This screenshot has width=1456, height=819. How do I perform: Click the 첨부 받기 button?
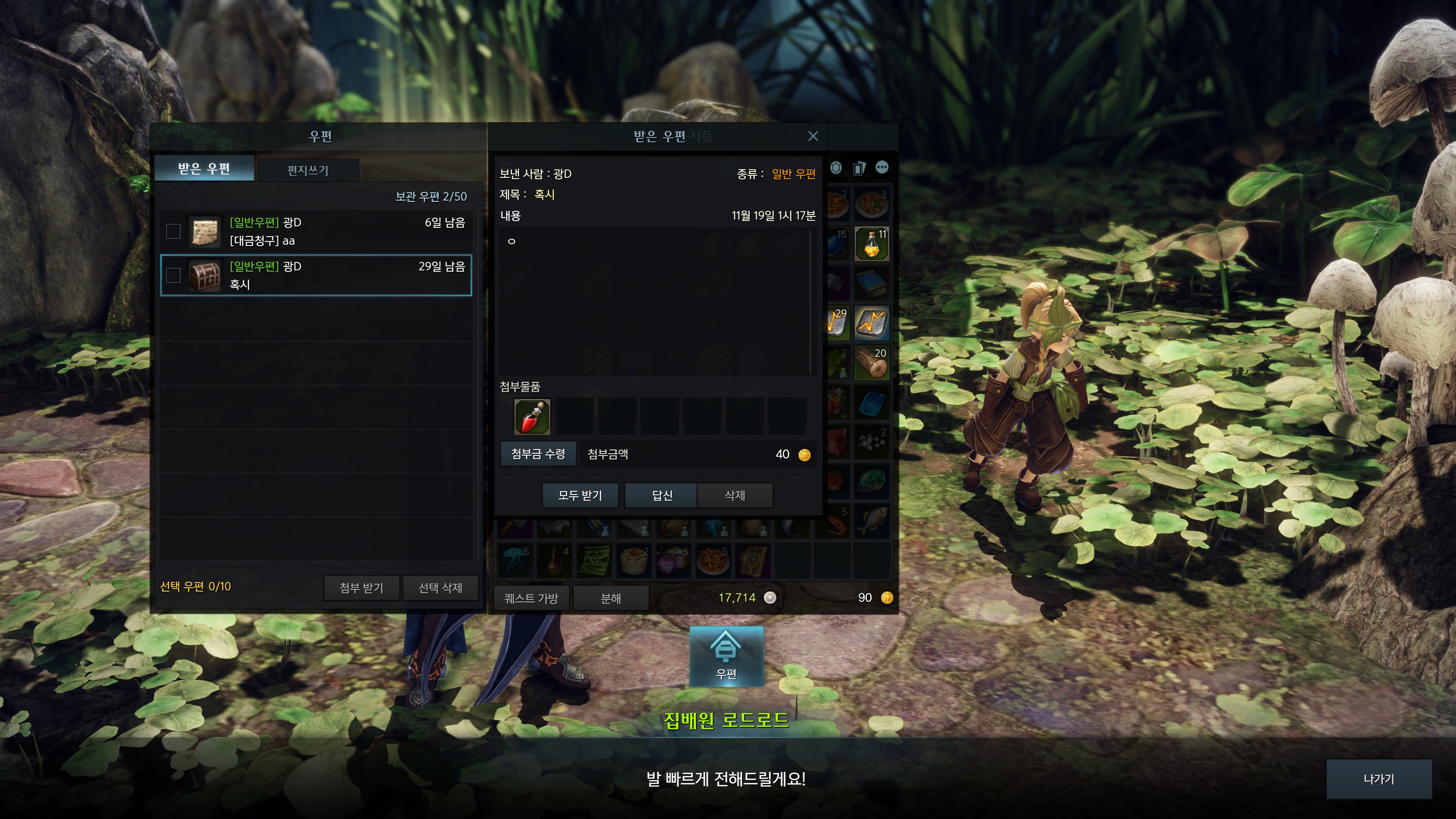pos(361,588)
